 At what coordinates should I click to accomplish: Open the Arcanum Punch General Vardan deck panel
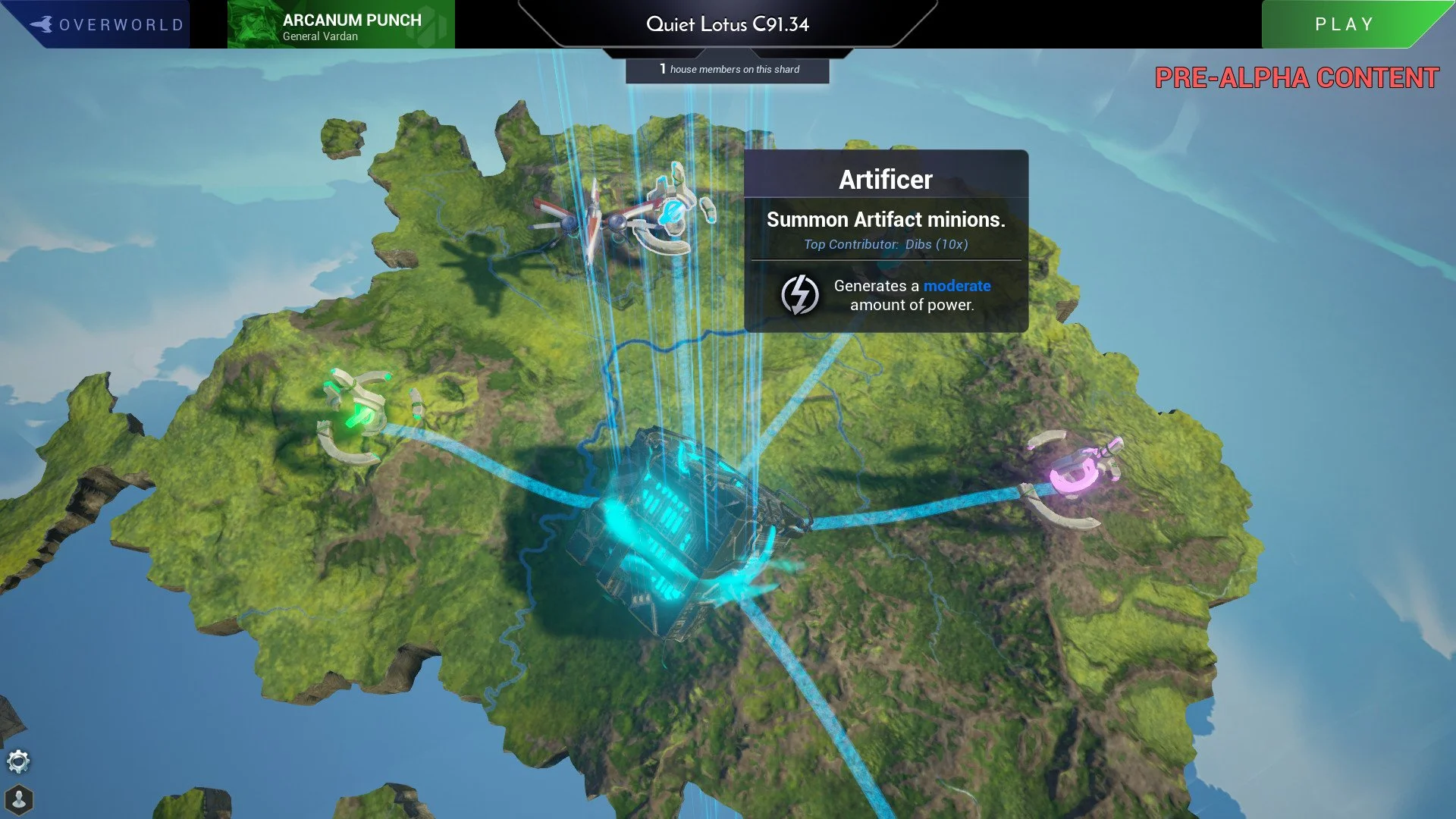coord(341,26)
